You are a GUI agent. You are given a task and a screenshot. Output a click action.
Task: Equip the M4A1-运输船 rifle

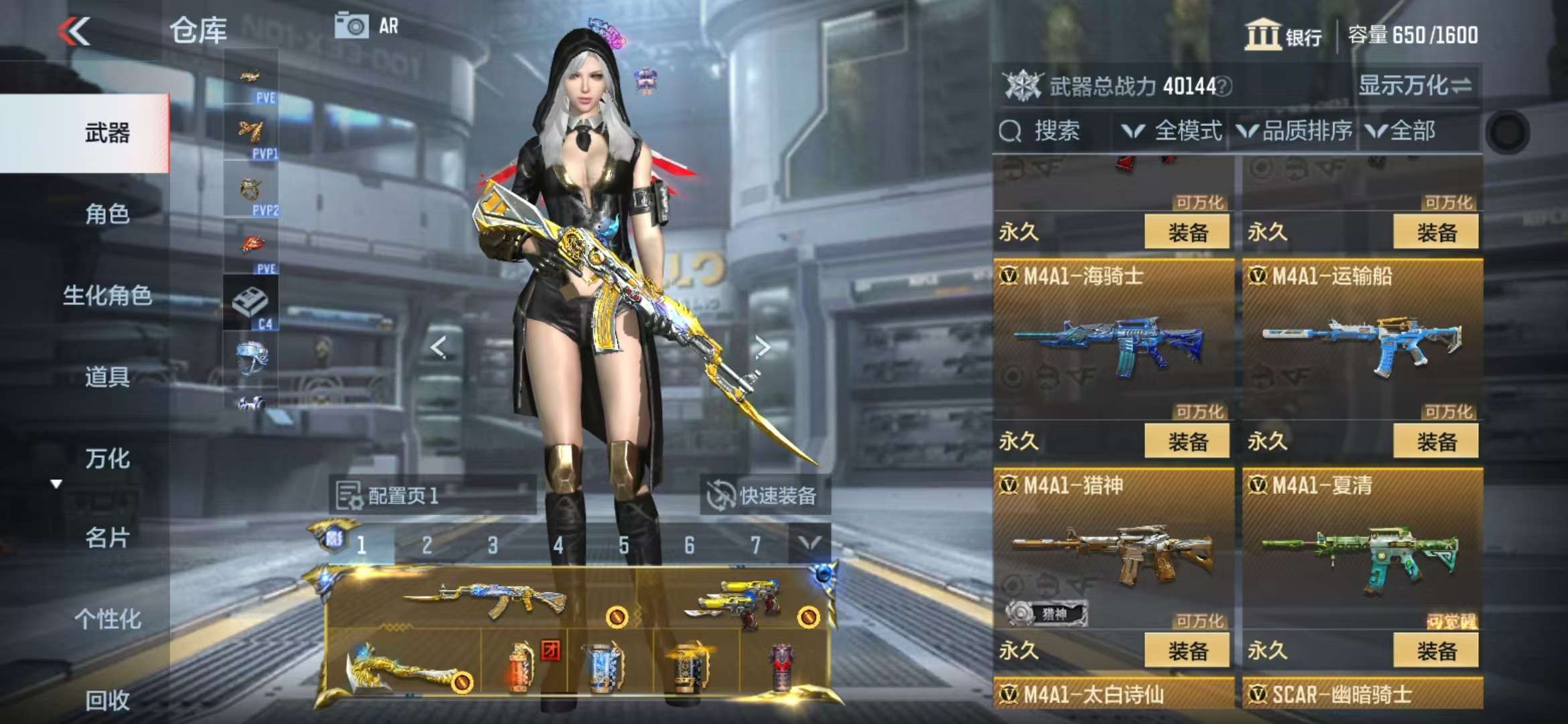pyautogui.click(x=1435, y=441)
